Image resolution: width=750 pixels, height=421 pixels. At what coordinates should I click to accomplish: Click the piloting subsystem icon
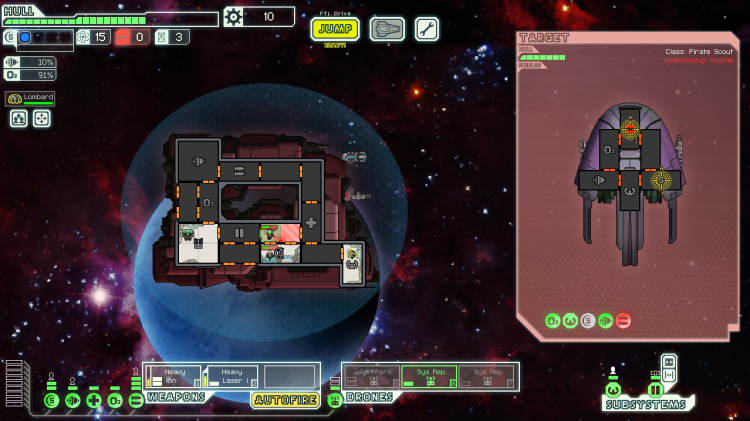pyautogui.click(x=613, y=389)
